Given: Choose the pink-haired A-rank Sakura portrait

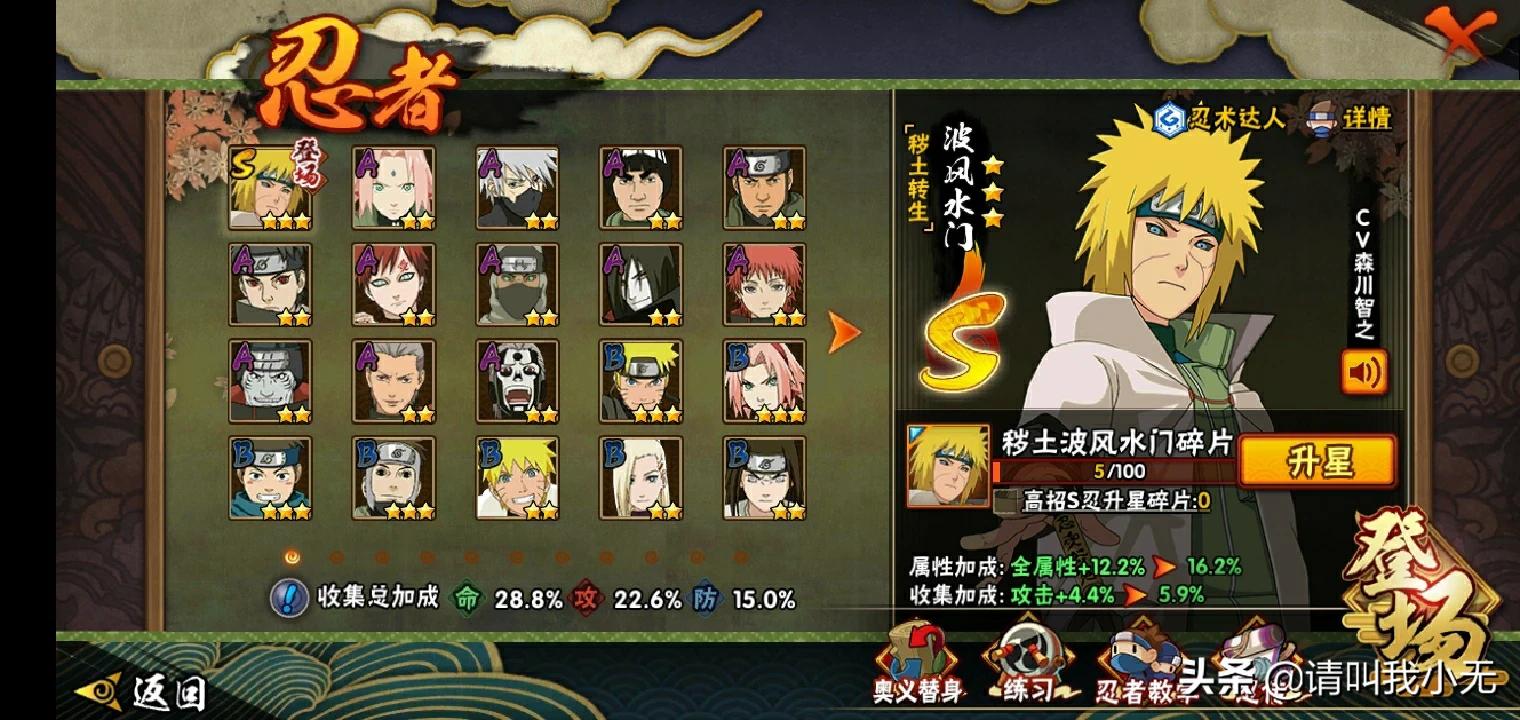Looking at the screenshot, I should click(x=394, y=189).
